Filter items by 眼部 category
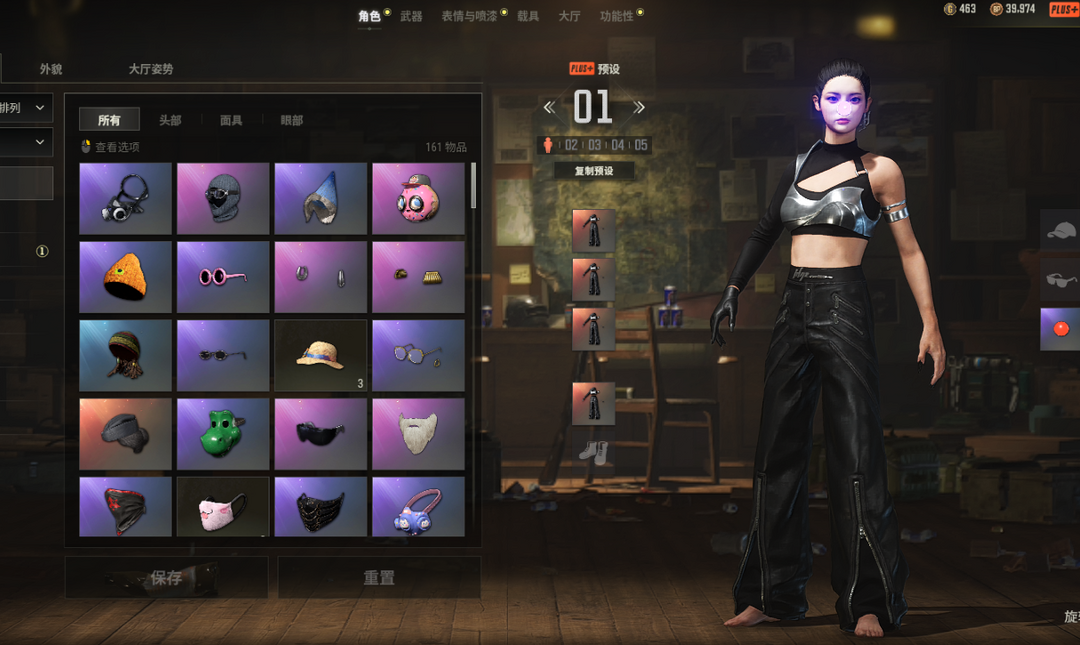 [292, 120]
